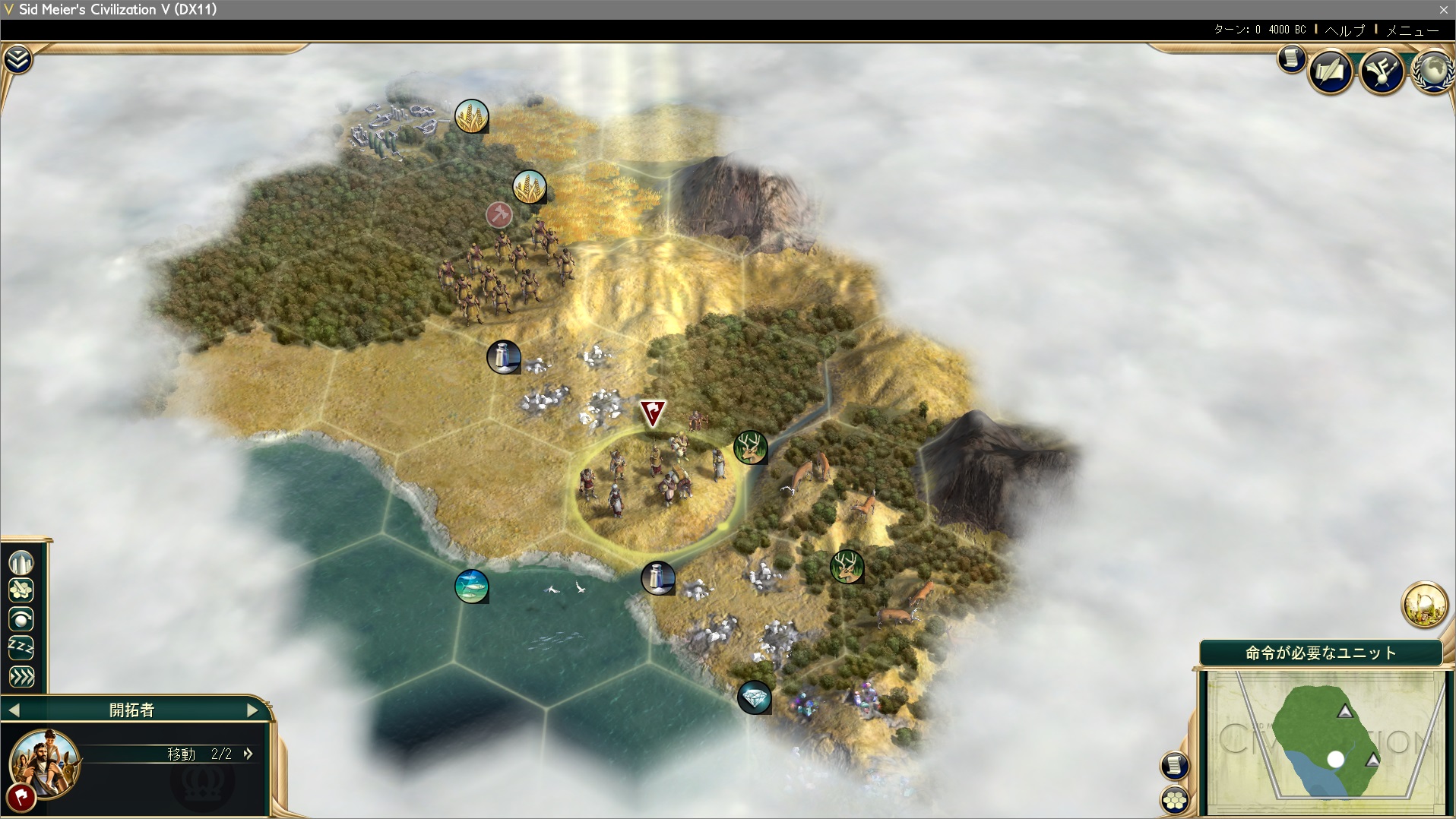Open the hex grid map options button

click(x=1175, y=800)
